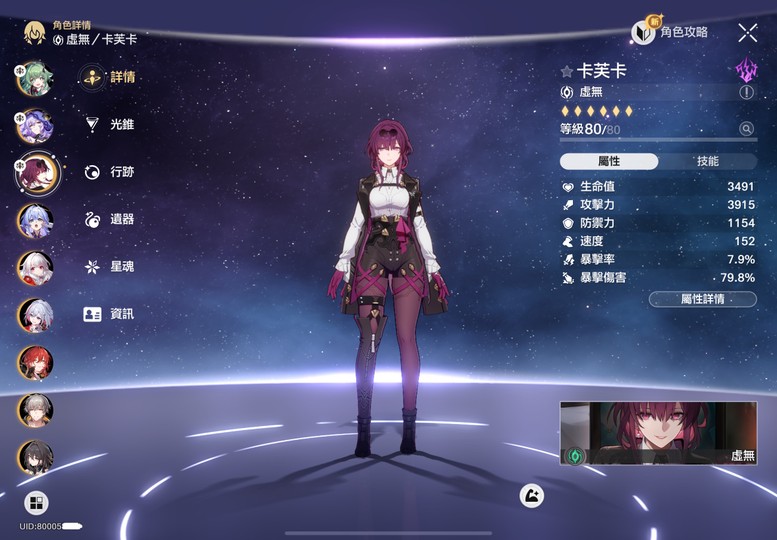Select the green-haired character portrait
Image resolution: width=777 pixels, height=540 pixels.
click(x=34, y=78)
